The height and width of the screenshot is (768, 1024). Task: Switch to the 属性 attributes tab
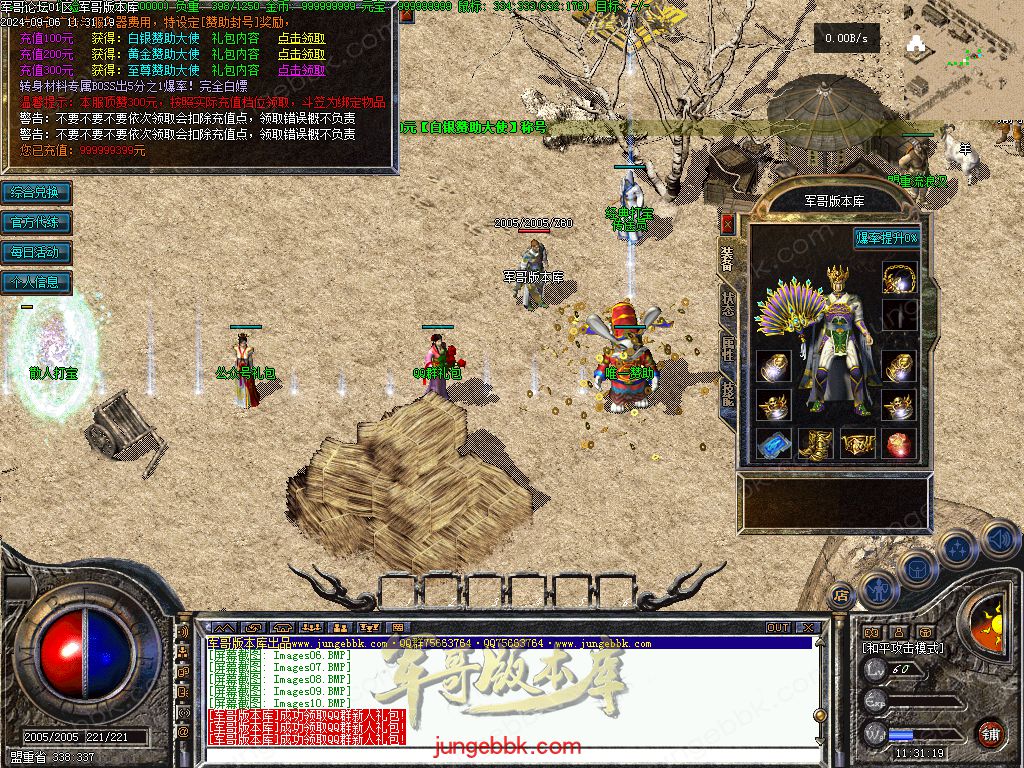(x=727, y=349)
